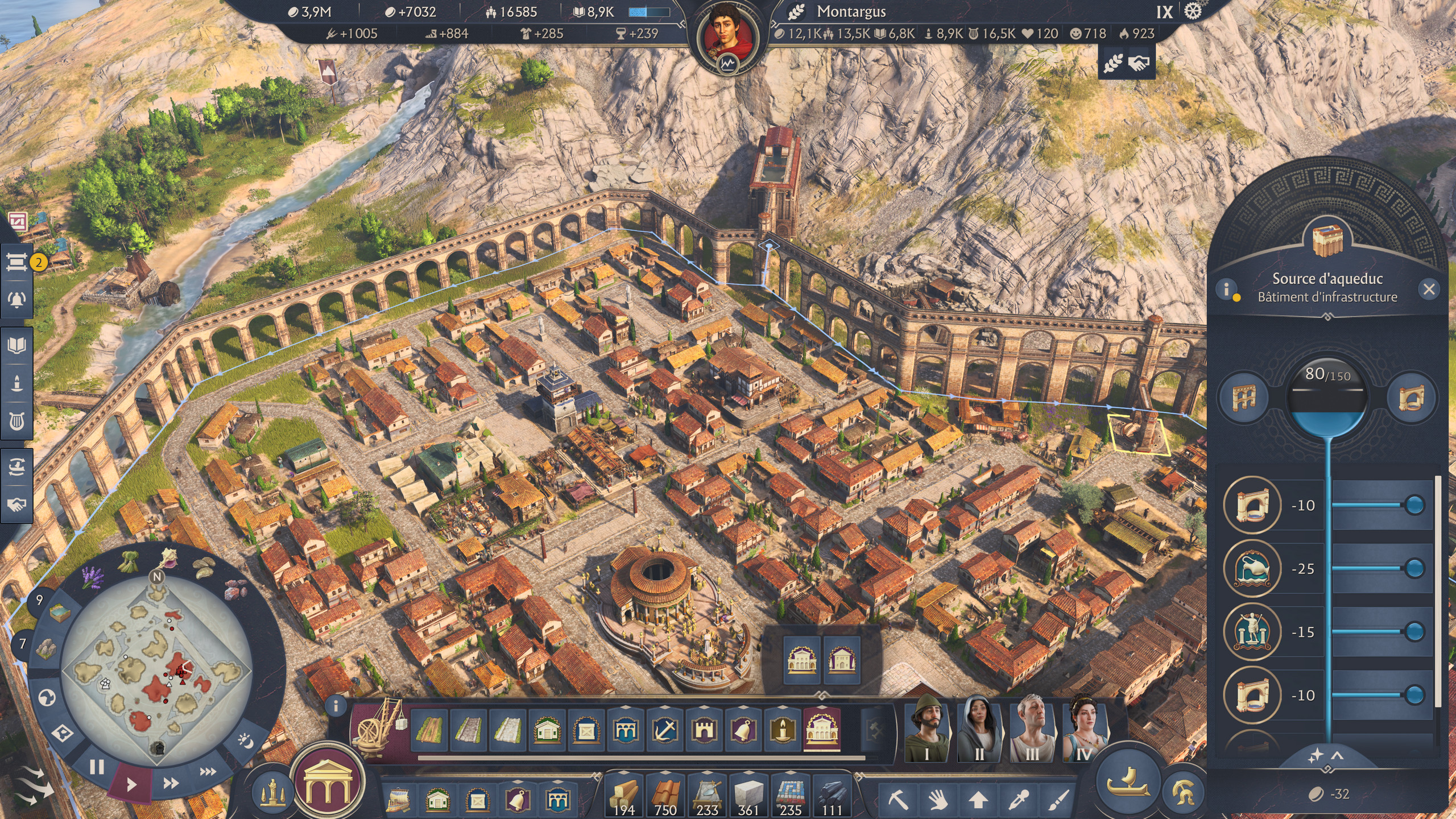Open the info icon in aqueduct panel
The width and height of the screenshot is (1456, 819).
(x=1227, y=289)
